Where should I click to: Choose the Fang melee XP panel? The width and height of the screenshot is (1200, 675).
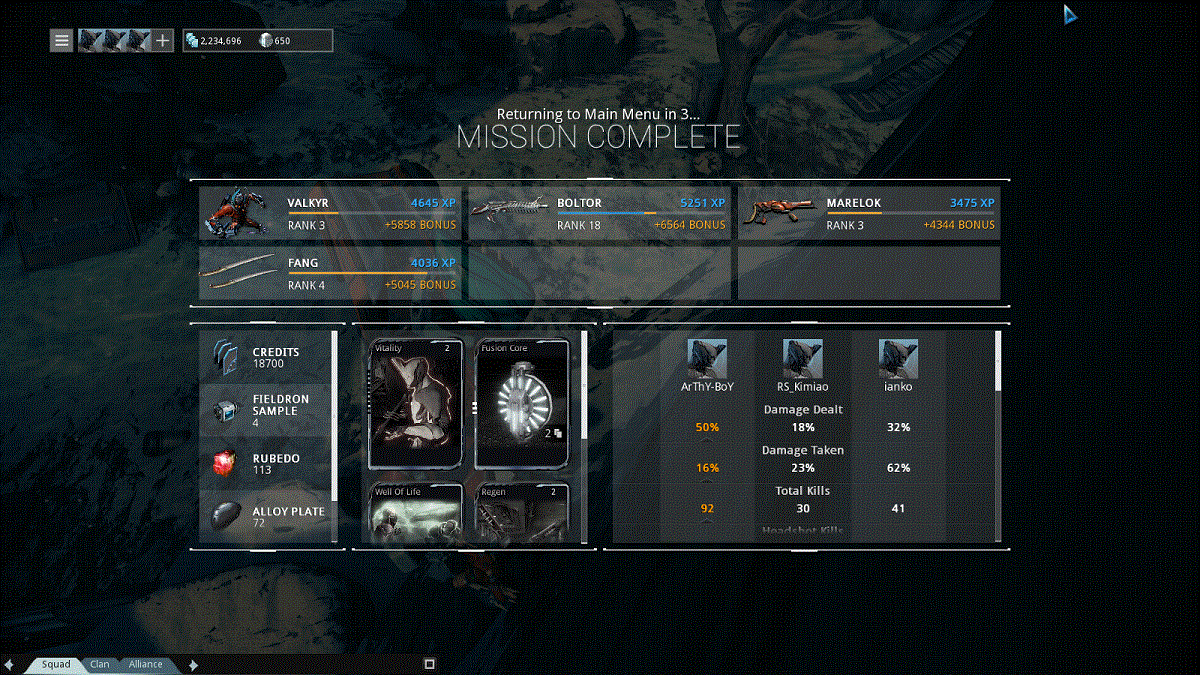click(x=330, y=274)
